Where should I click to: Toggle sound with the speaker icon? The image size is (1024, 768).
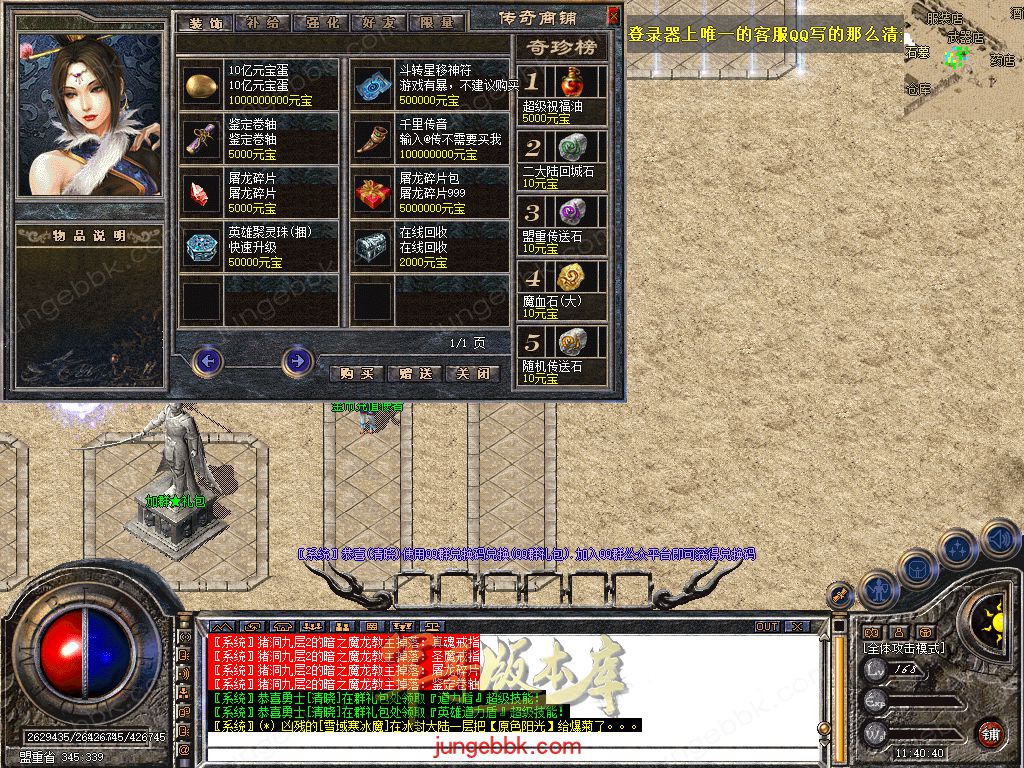(x=999, y=538)
